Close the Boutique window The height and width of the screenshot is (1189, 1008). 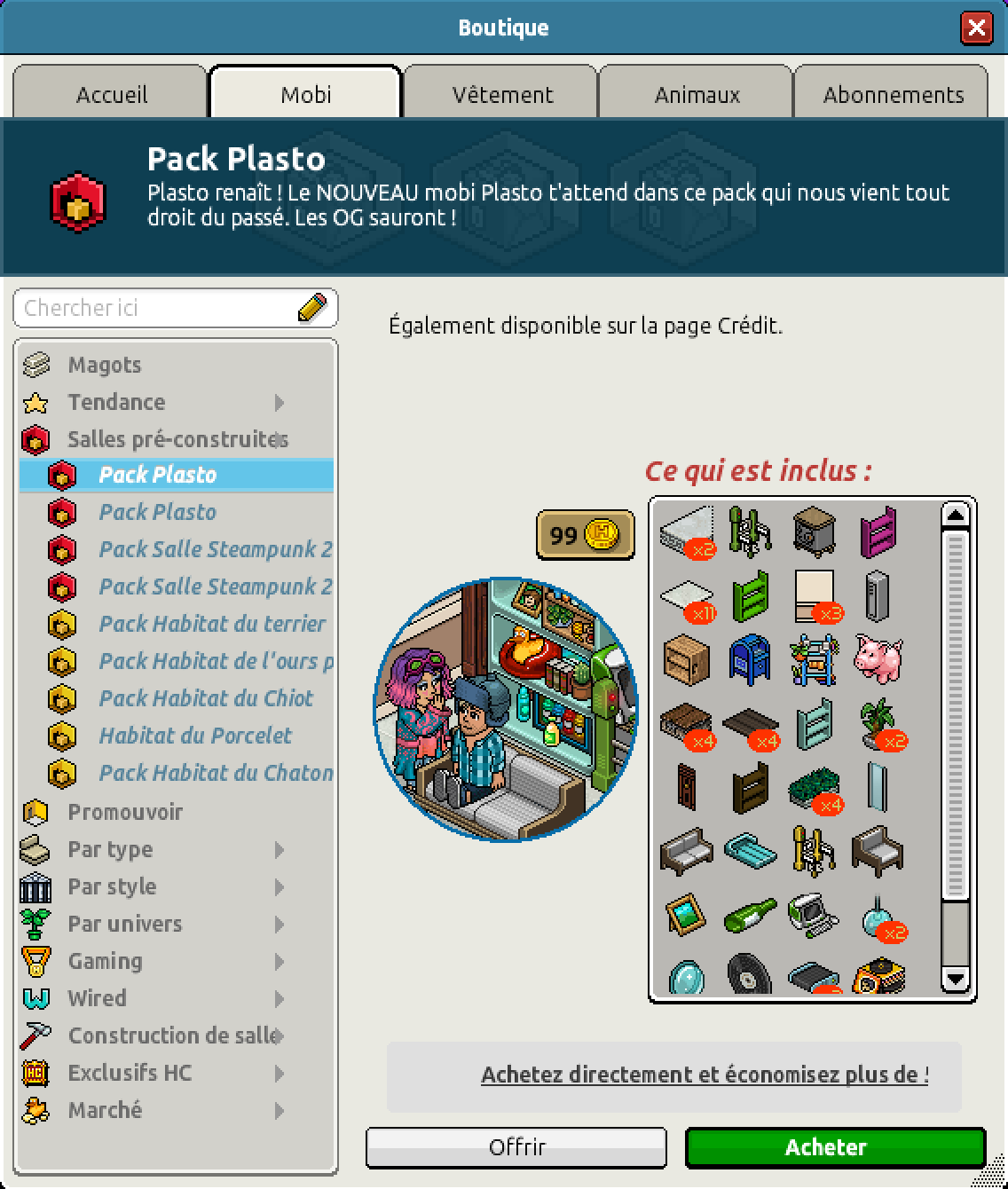[x=976, y=28]
